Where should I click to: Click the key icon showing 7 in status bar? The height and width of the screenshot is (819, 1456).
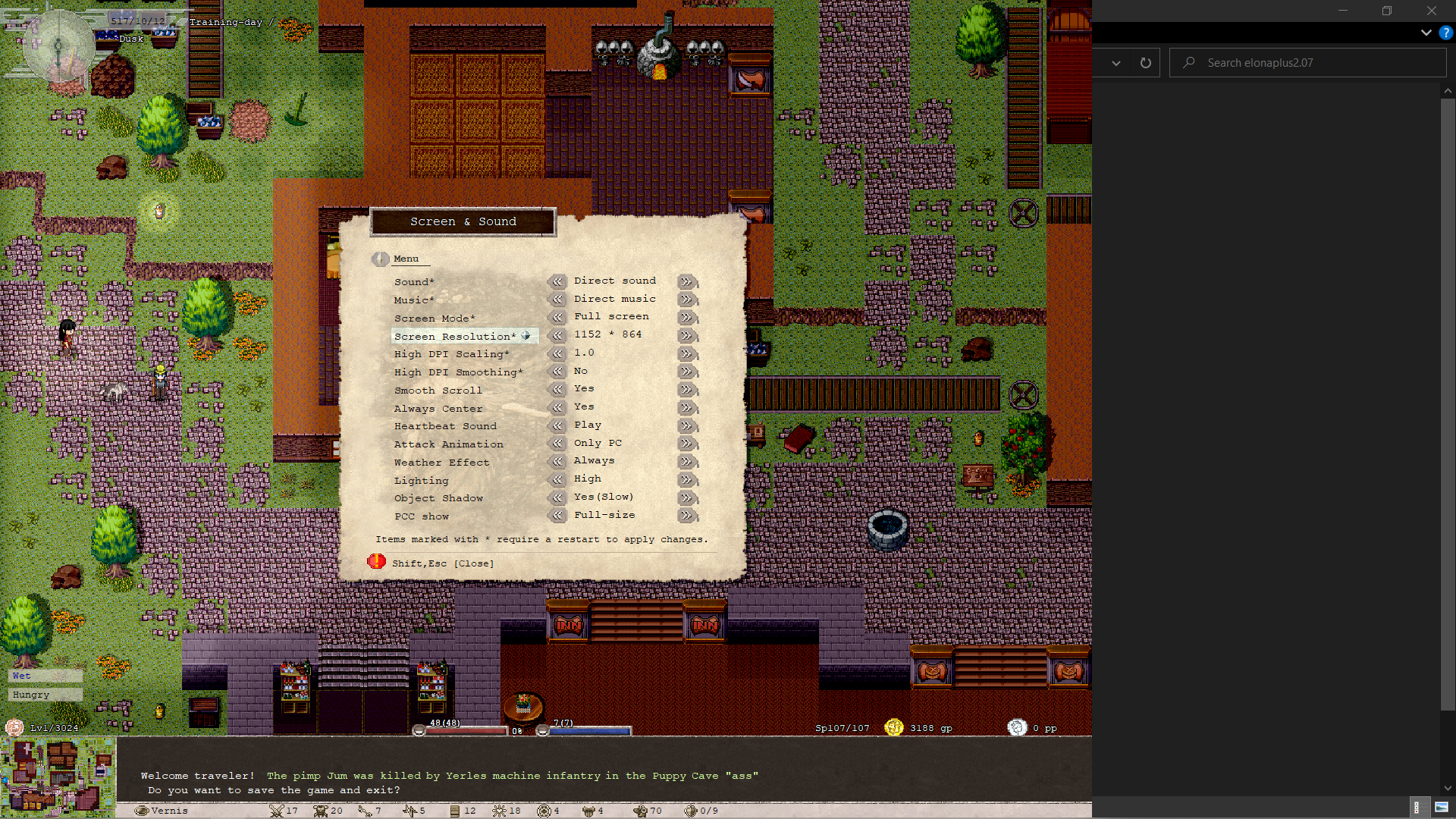tap(363, 810)
